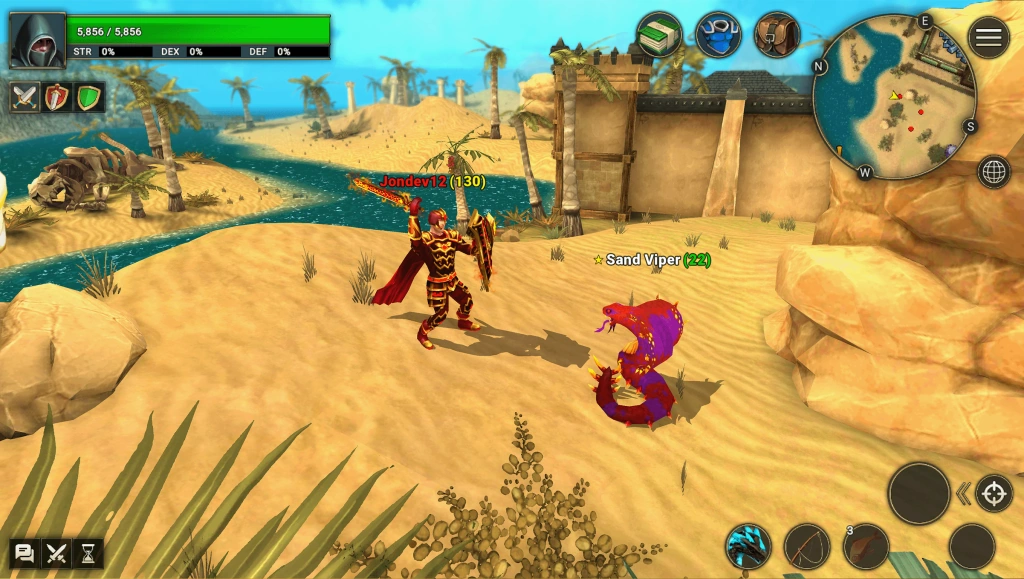Open the world map globe button
The image size is (1024, 579).
[993, 172]
